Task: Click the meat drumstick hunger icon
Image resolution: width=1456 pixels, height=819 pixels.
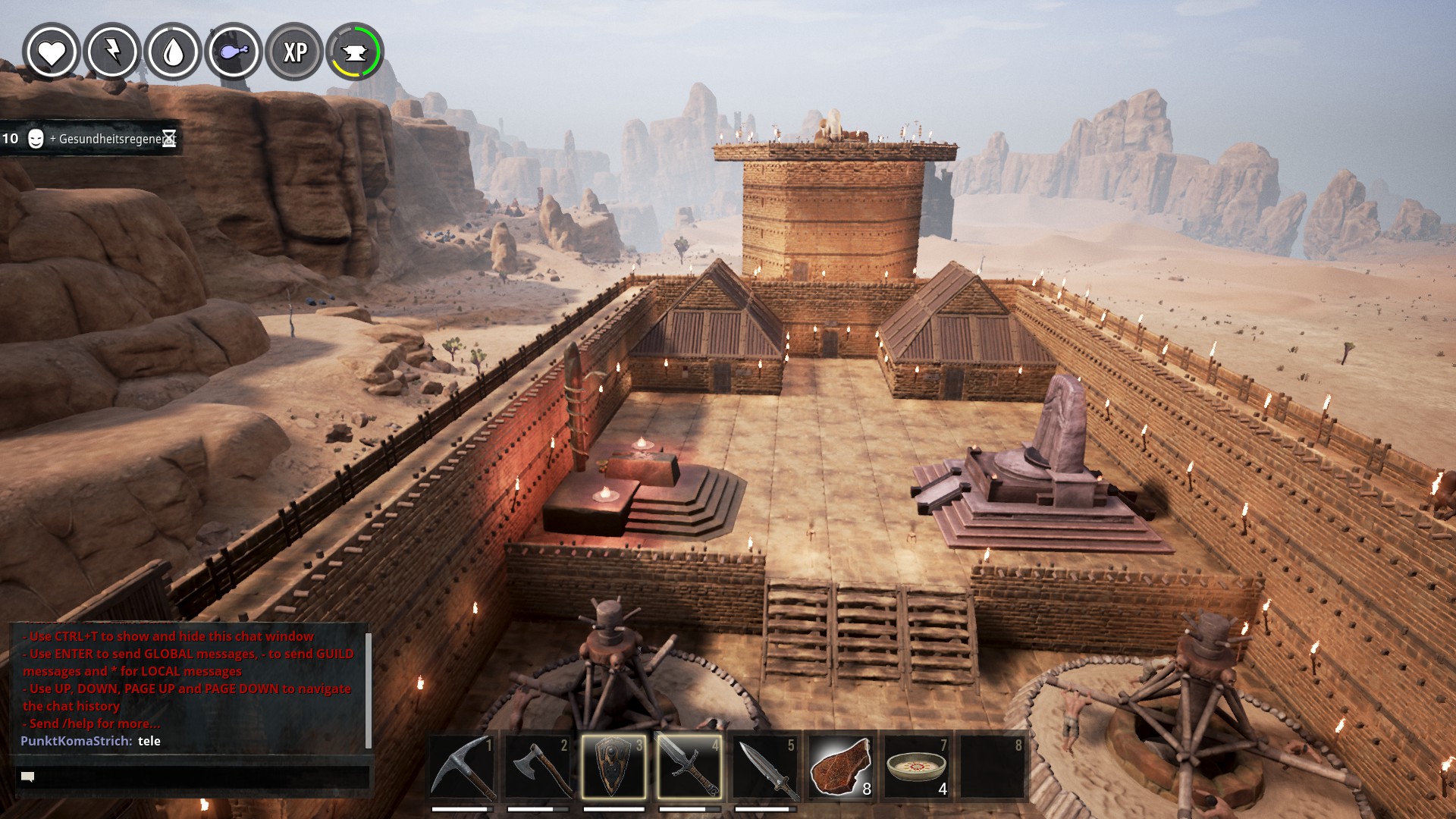Action: pos(234,52)
